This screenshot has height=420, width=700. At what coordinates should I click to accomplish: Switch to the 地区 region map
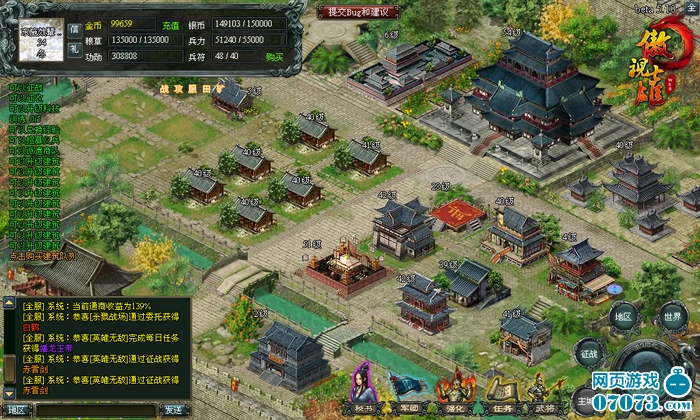[x=625, y=316]
